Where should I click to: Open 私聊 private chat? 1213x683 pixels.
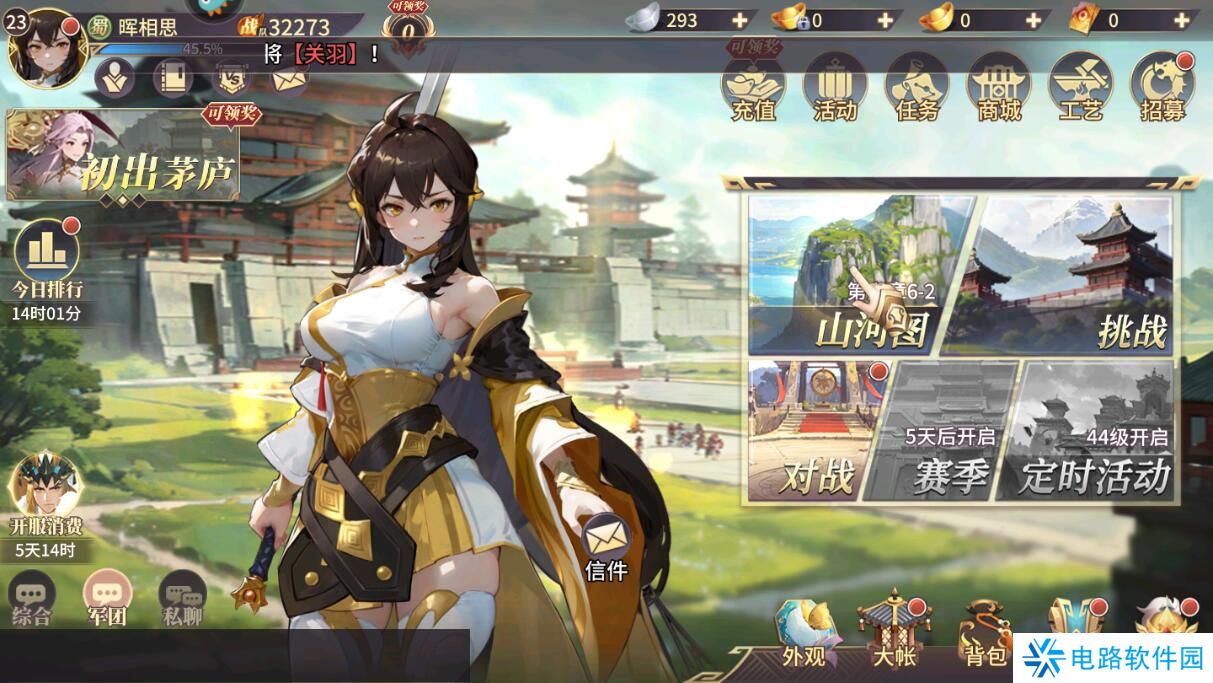[182, 600]
